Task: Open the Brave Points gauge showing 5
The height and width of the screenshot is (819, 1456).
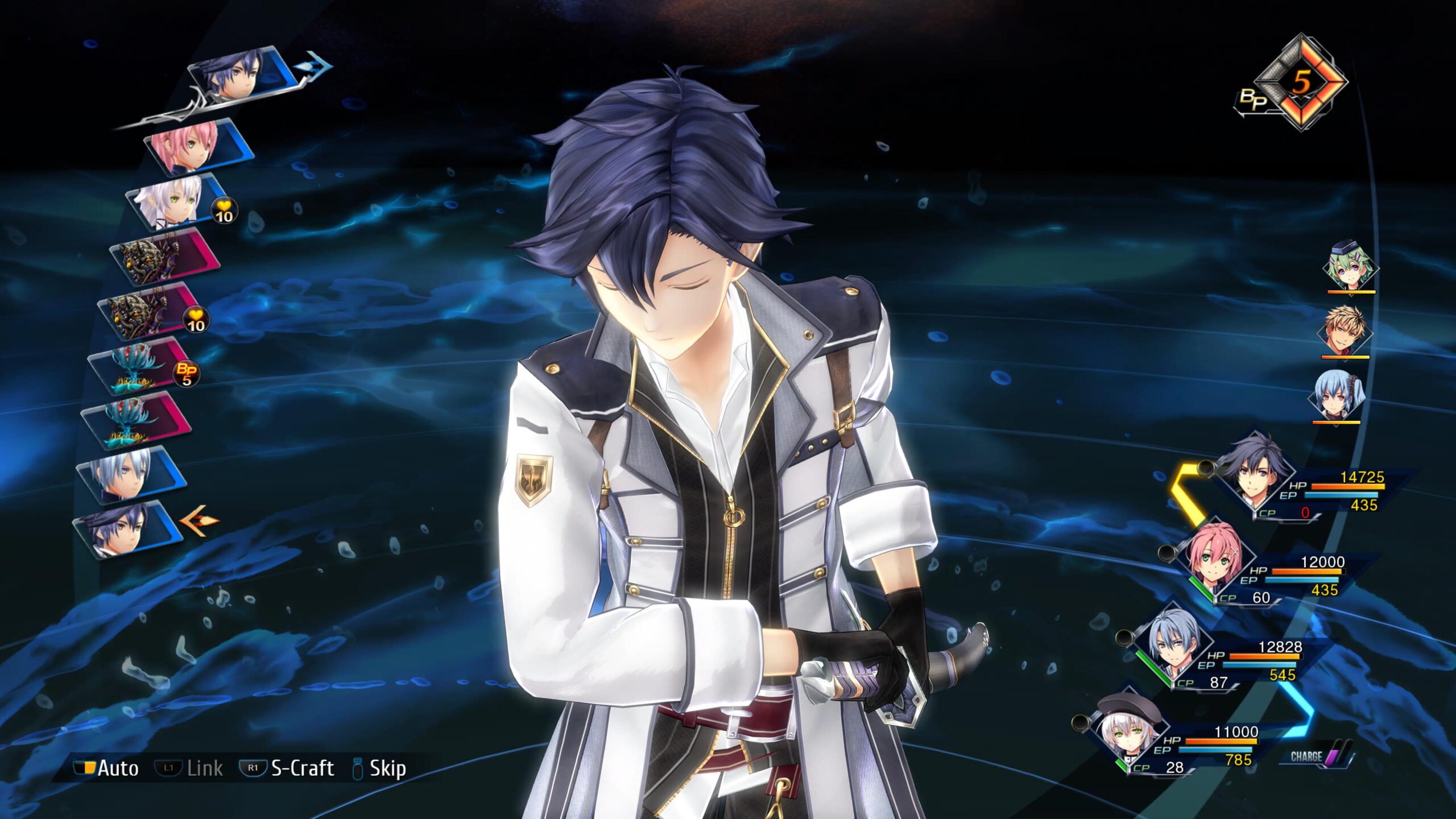Action: tap(1300, 84)
